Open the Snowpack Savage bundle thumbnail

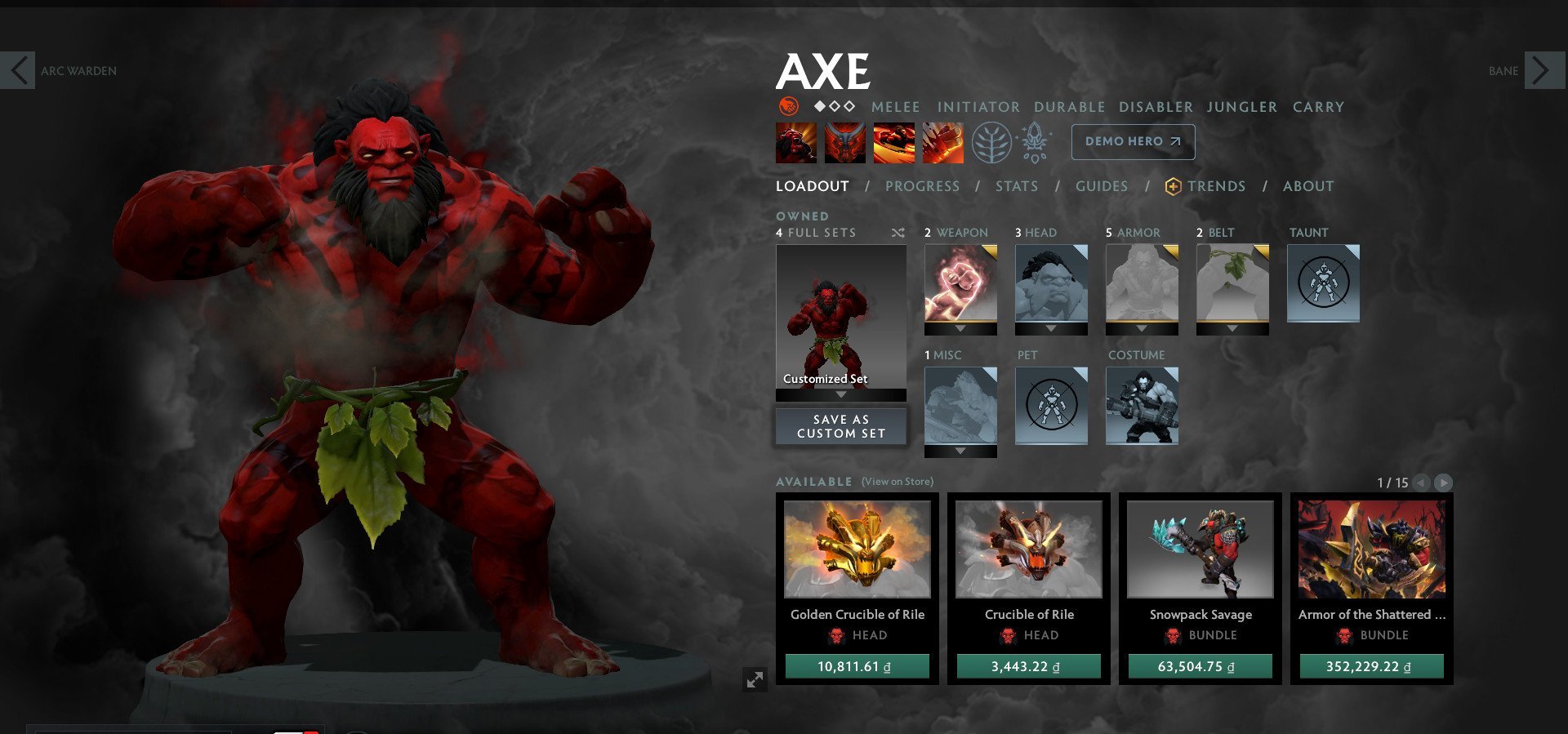pos(1198,549)
